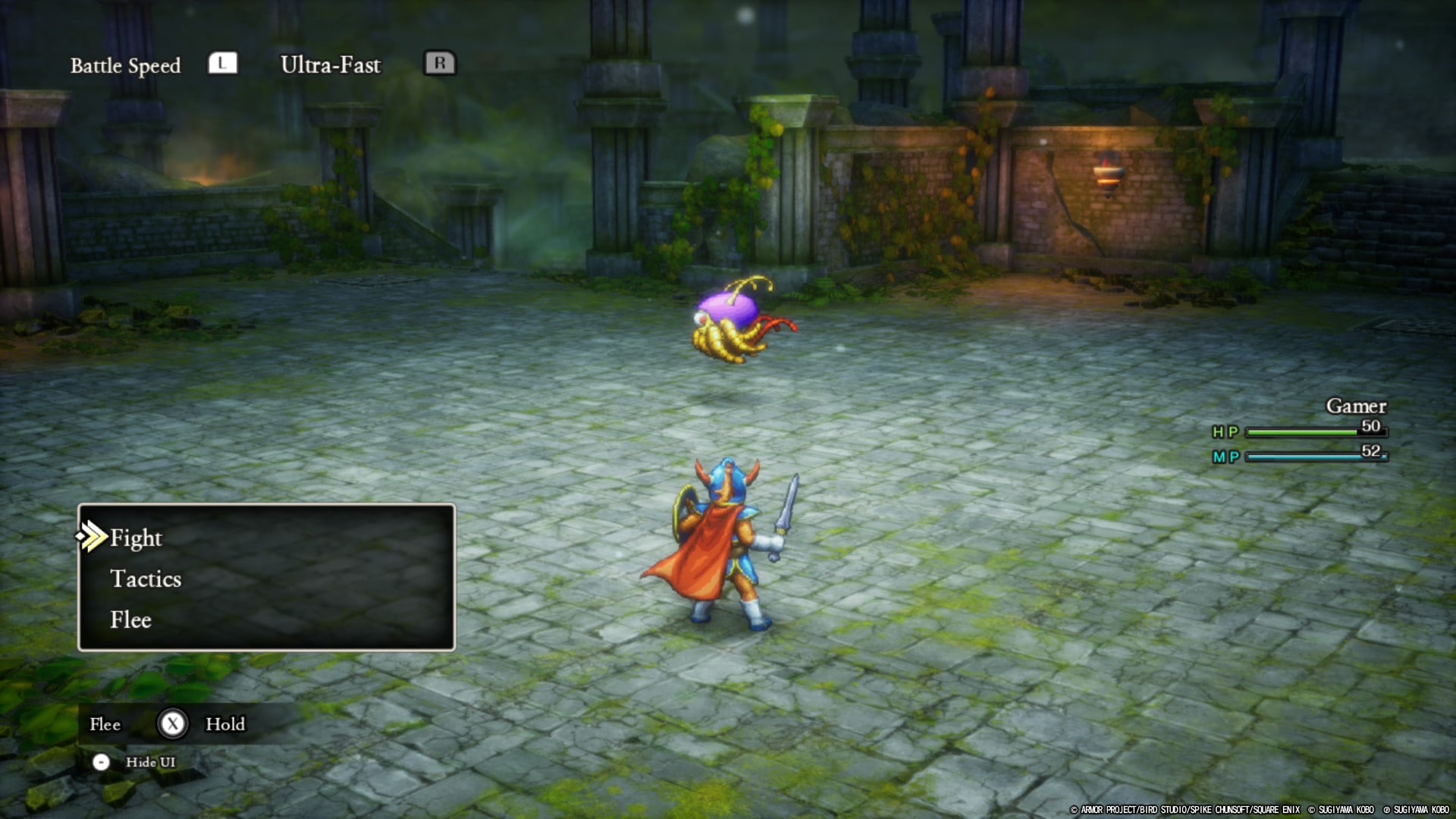Click the Gamer character name
1456x819 pixels.
point(1357,406)
